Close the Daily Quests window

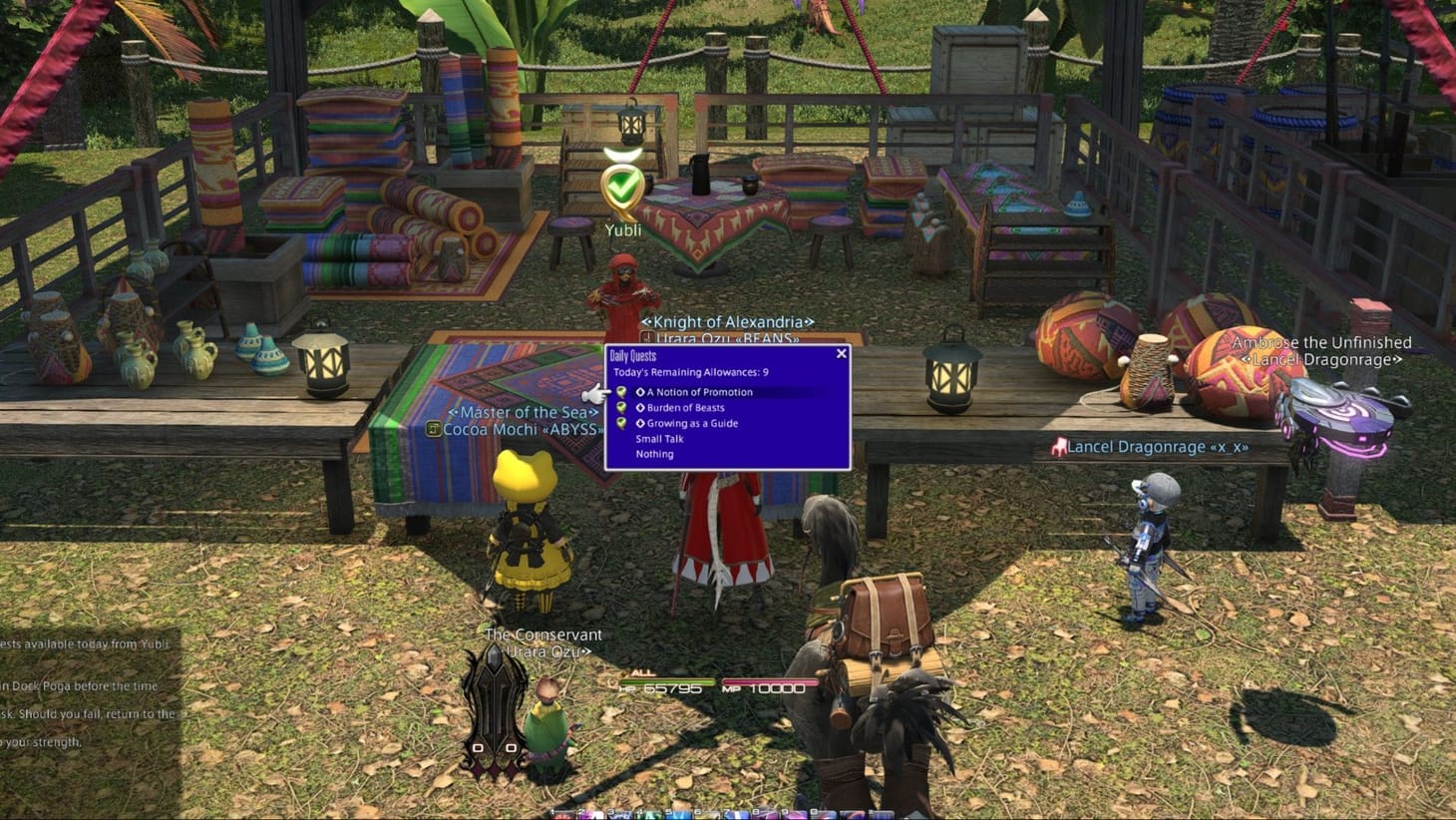[841, 353]
